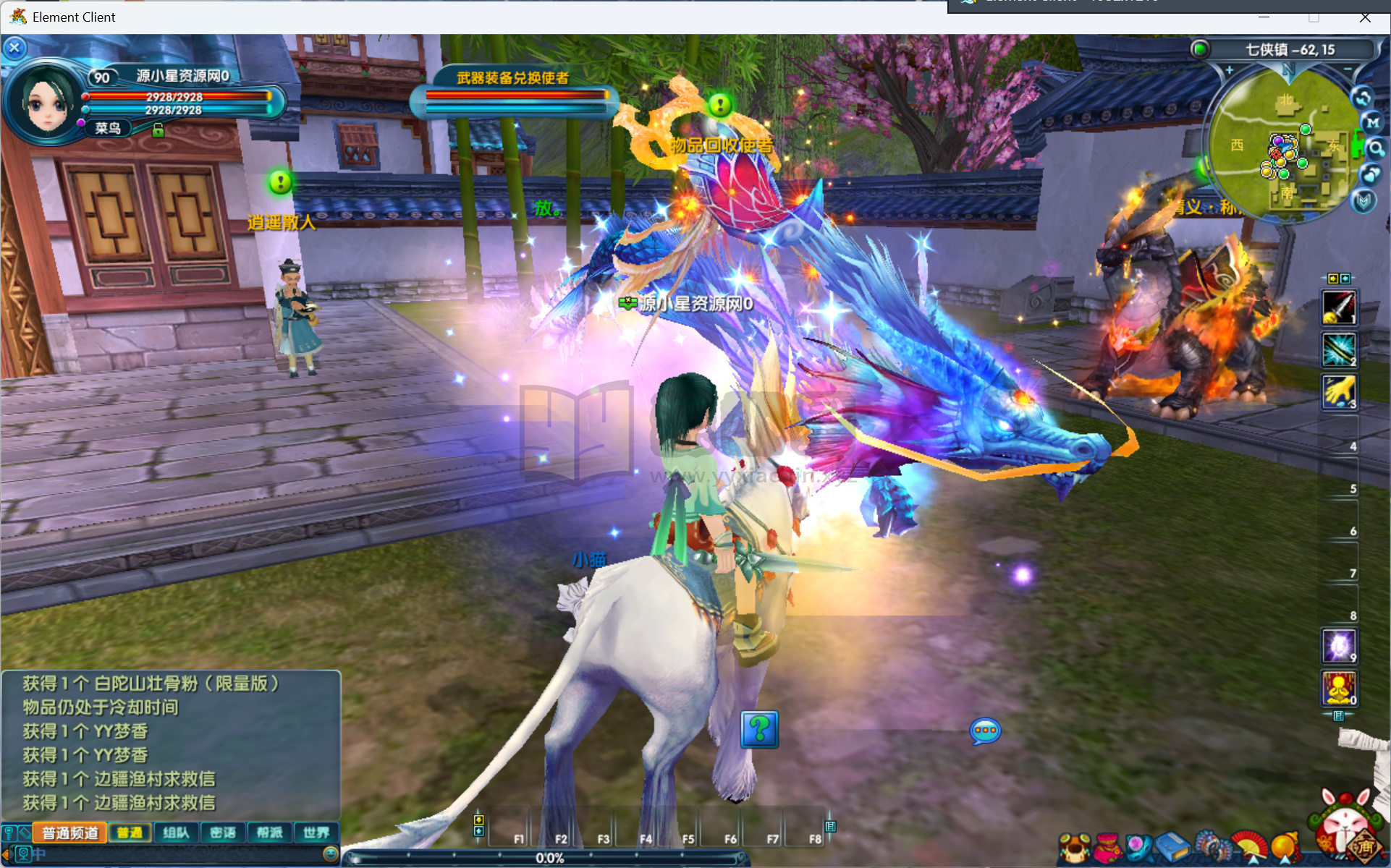Image resolution: width=1391 pixels, height=868 pixels.
Task: Open the pink bag inventory icon
Action: point(1107,848)
